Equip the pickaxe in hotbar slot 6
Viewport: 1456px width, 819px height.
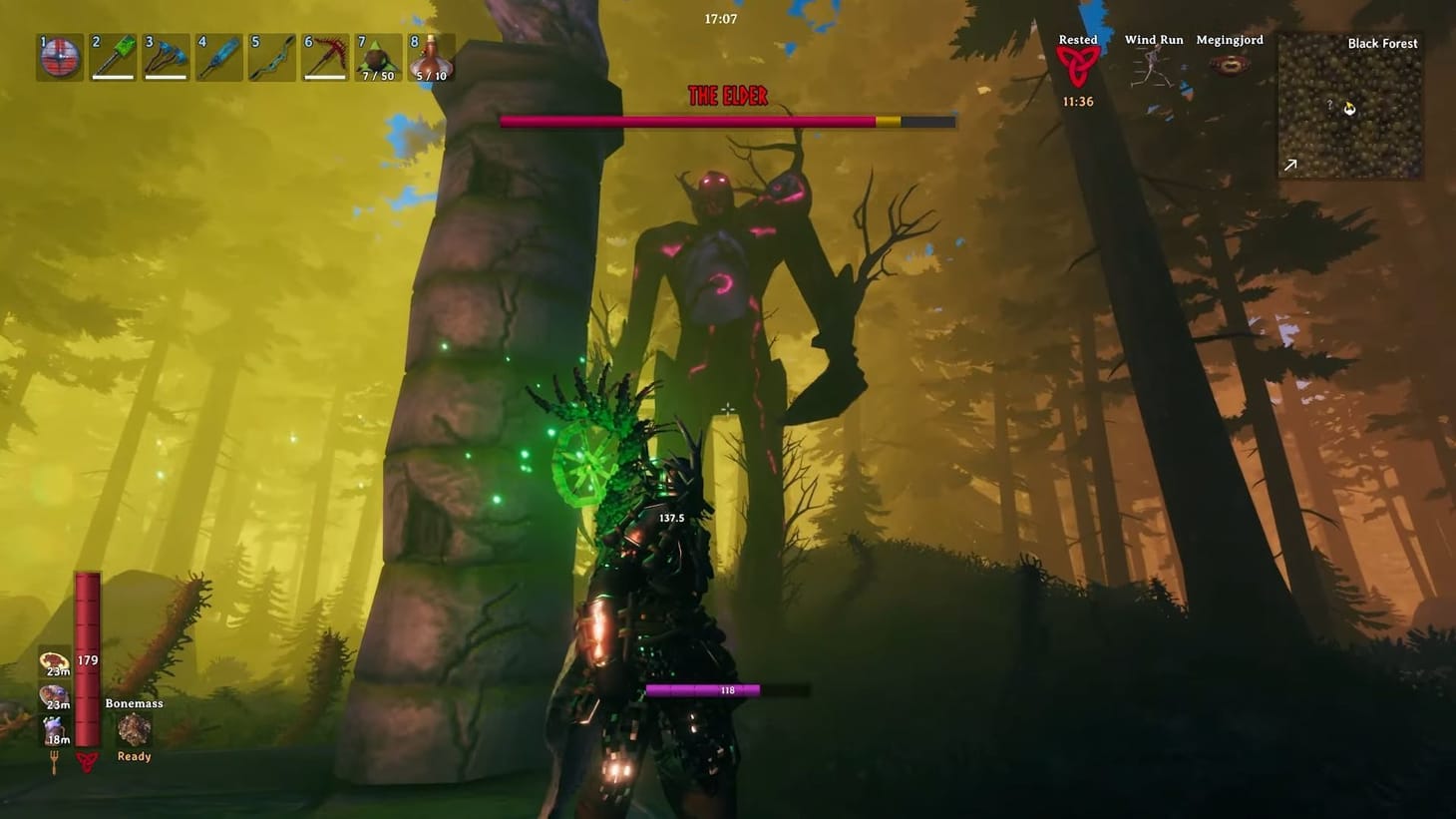[325, 58]
